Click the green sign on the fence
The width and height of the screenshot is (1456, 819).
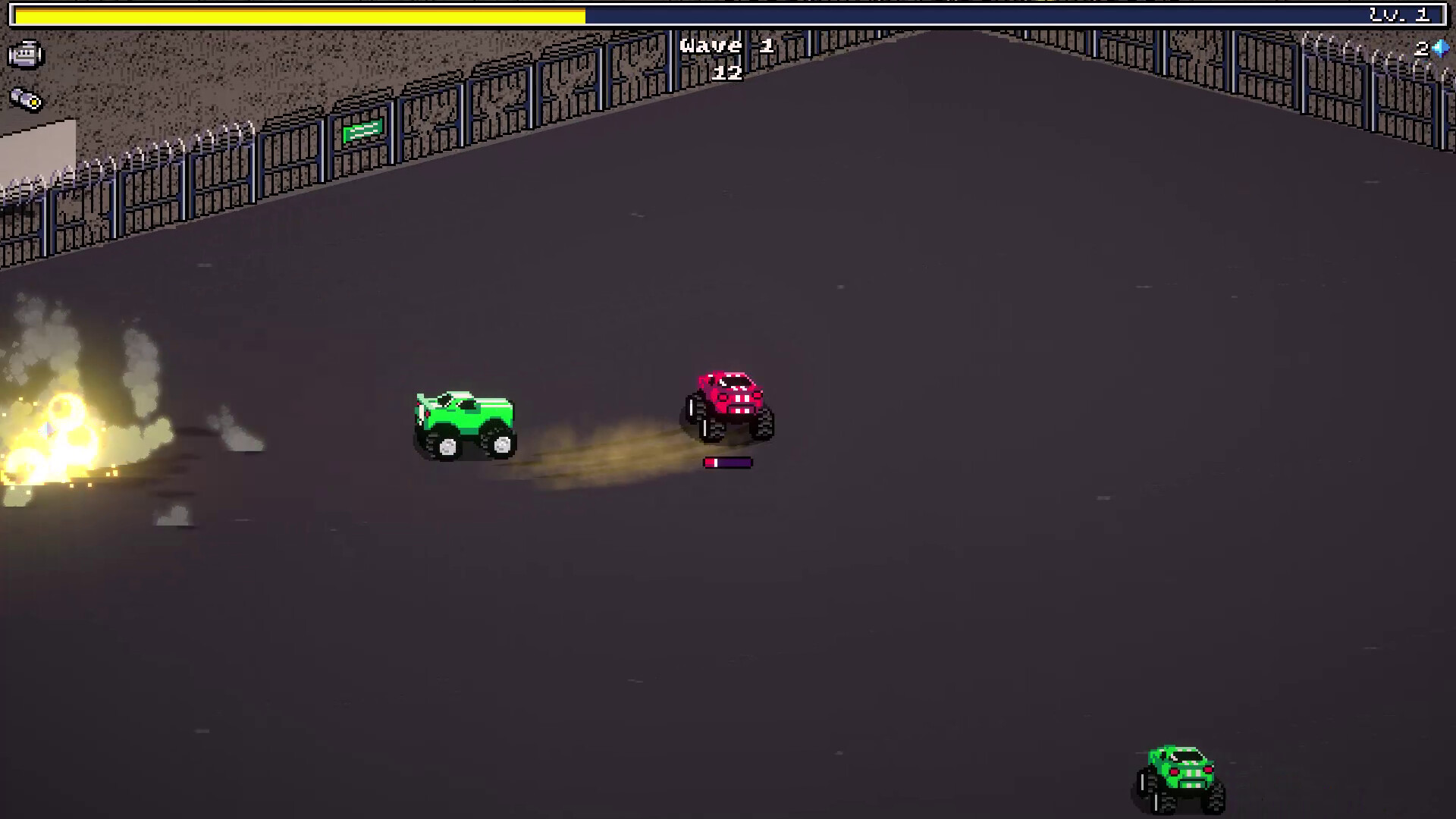[x=362, y=133]
